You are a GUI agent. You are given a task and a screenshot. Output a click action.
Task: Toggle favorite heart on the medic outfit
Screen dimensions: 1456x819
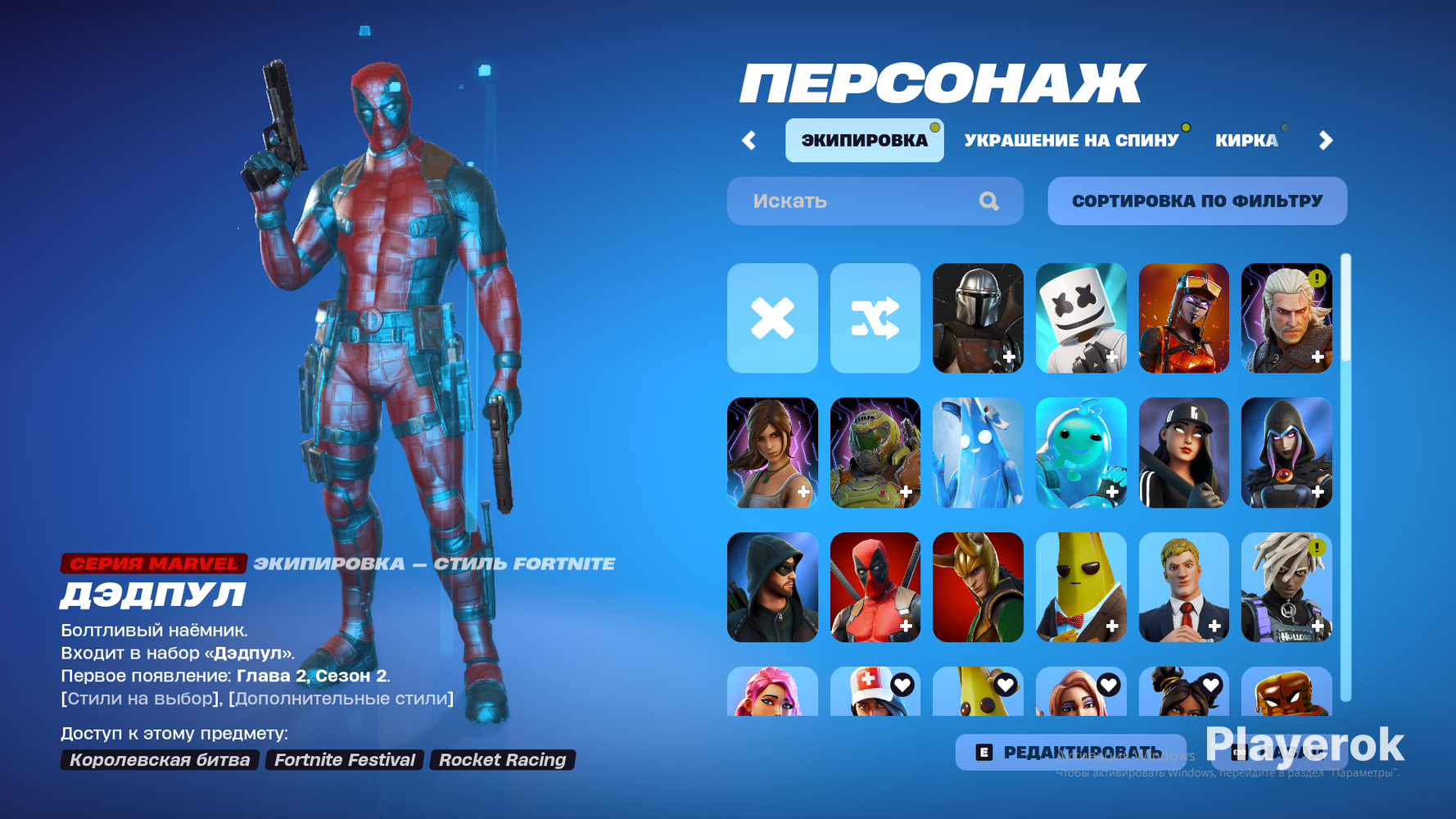[x=904, y=684]
